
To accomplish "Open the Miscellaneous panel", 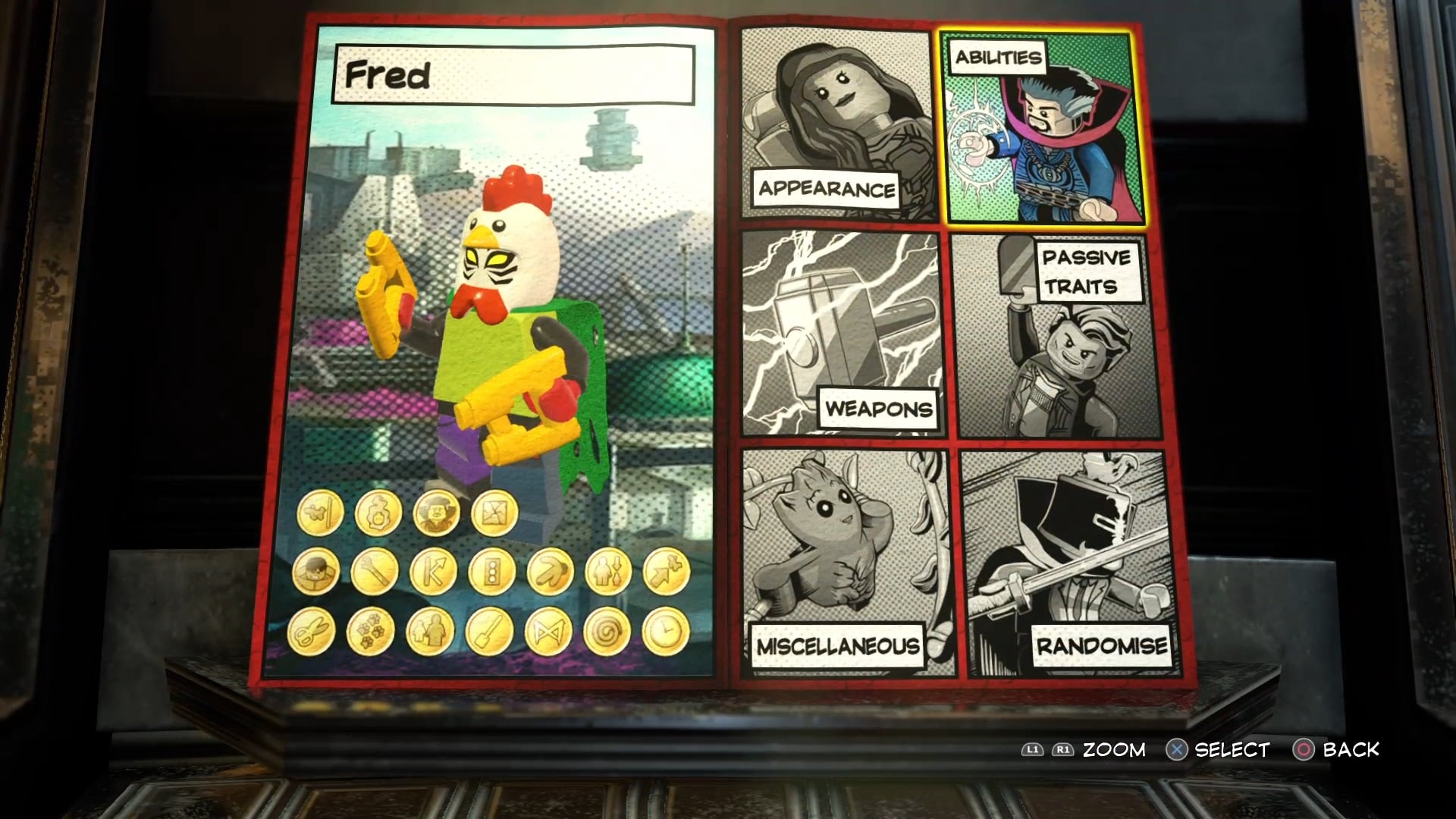I will (843, 563).
